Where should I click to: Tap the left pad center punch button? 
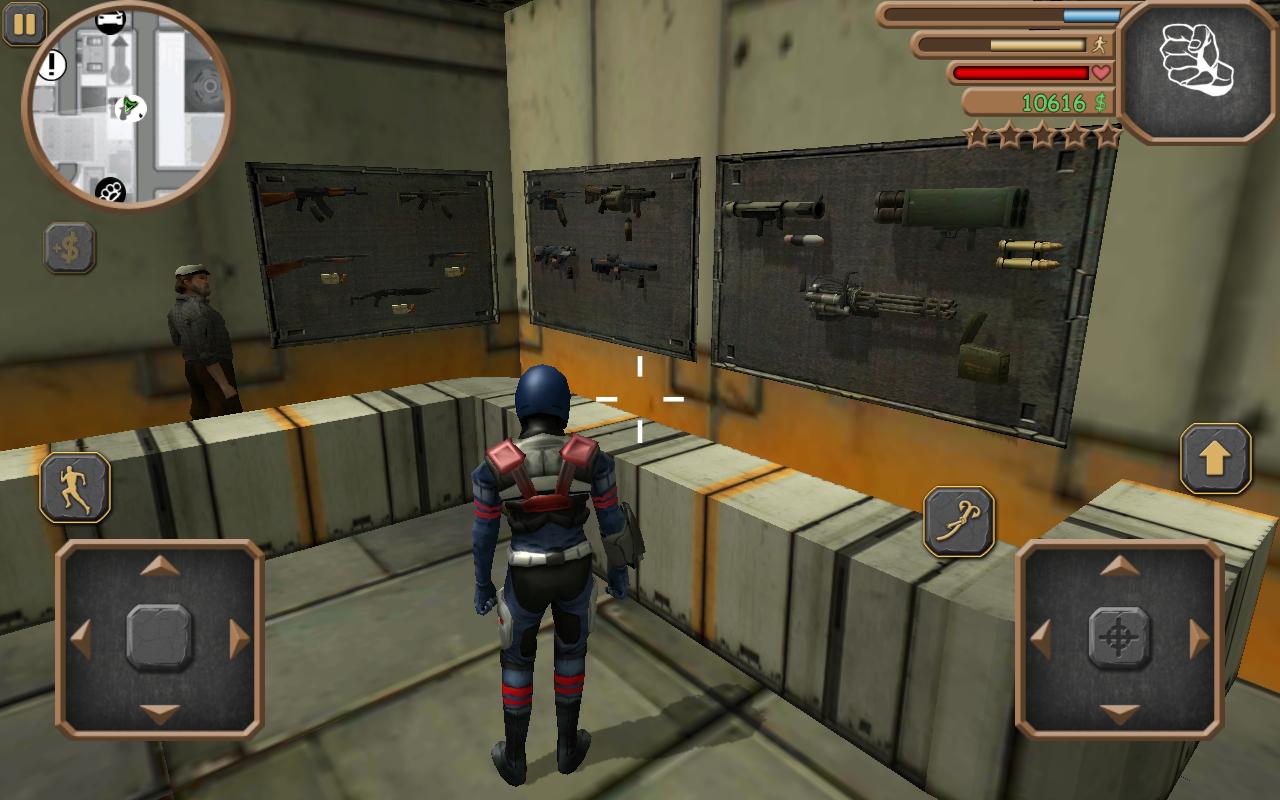point(160,638)
